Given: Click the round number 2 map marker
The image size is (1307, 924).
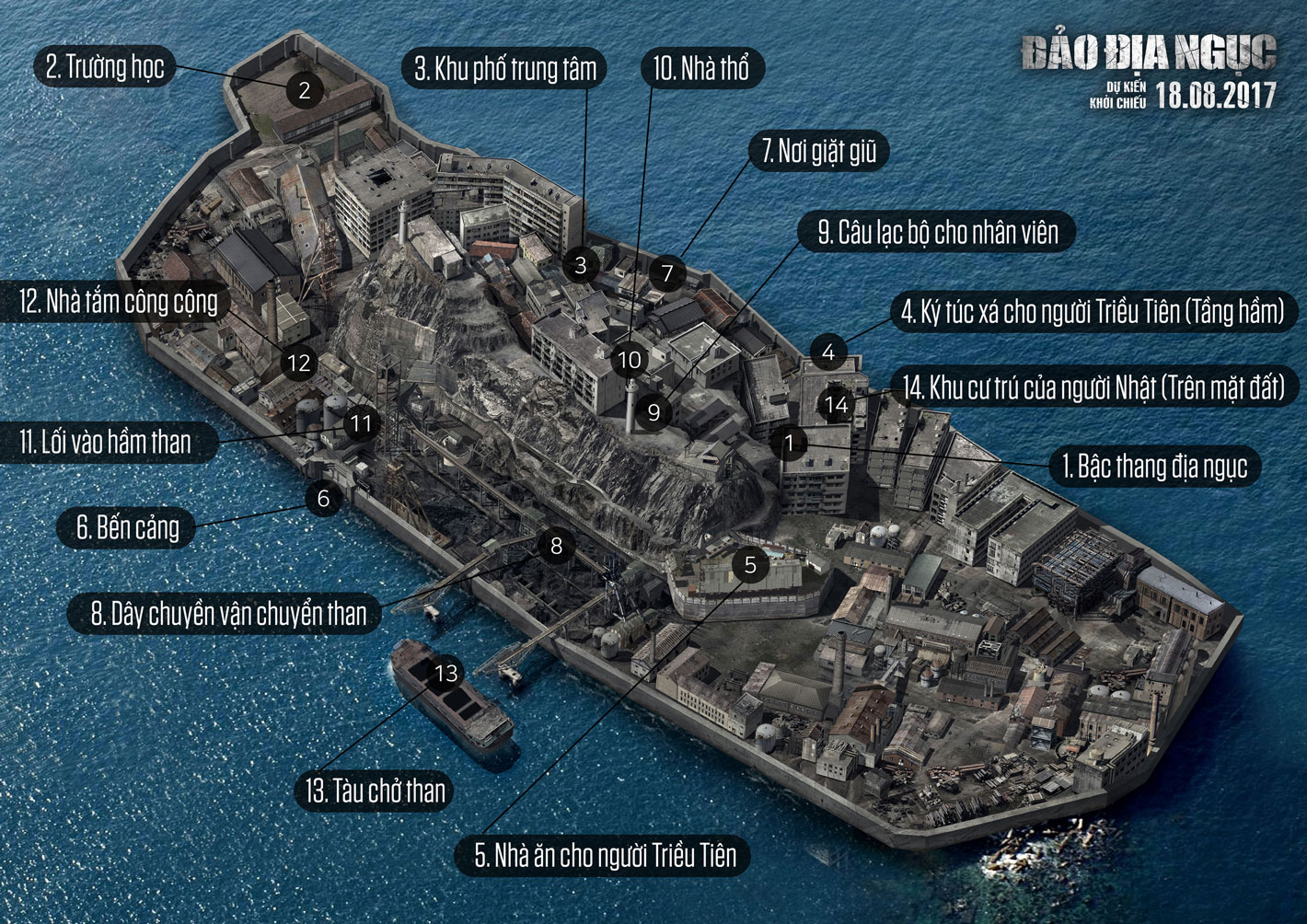Looking at the screenshot, I should coord(305,90).
